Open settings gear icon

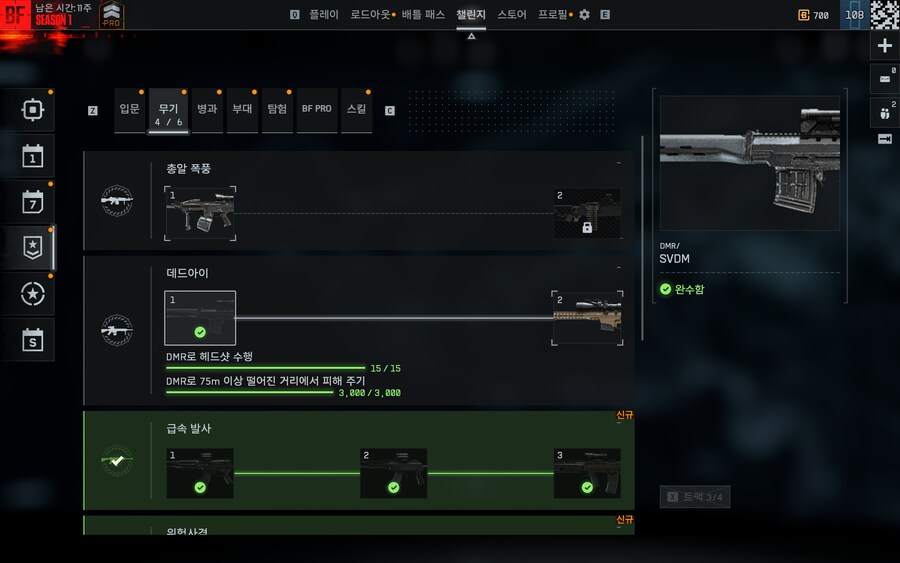pyautogui.click(x=585, y=15)
